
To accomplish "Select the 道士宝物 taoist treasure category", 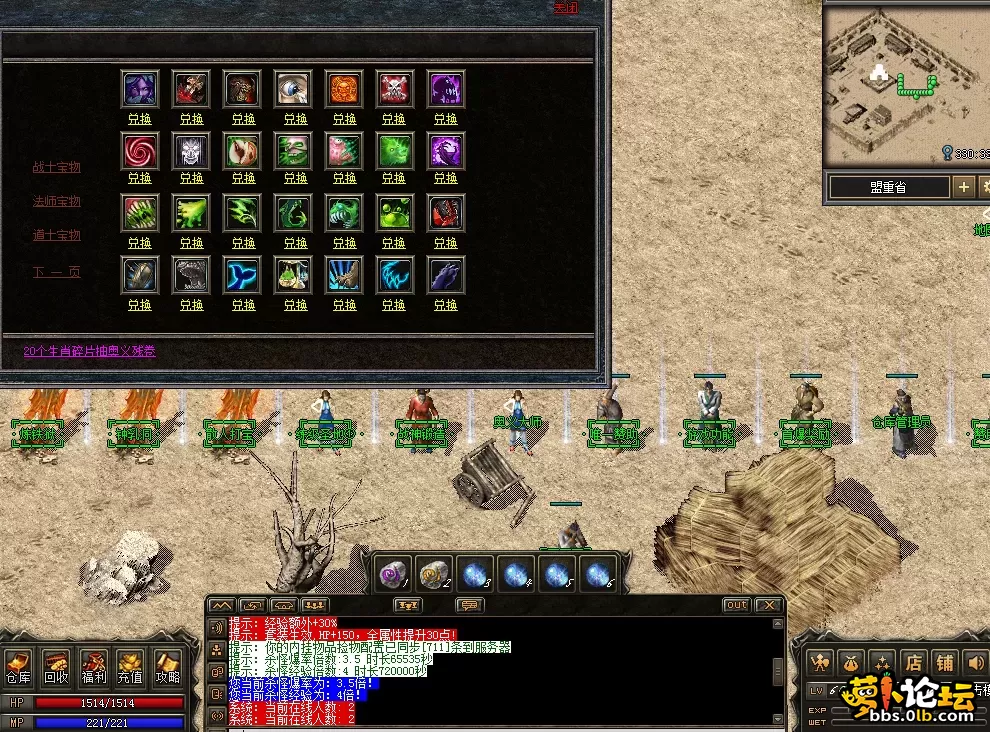I will click(x=56, y=236).
